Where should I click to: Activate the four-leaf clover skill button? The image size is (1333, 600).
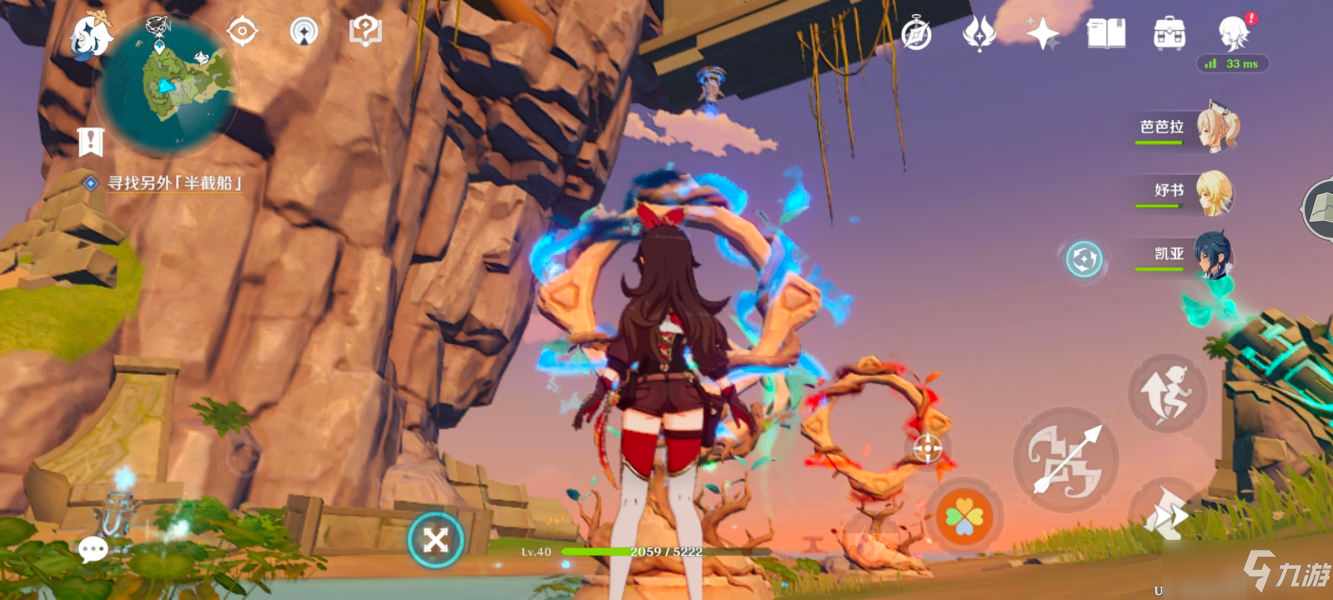964,518
